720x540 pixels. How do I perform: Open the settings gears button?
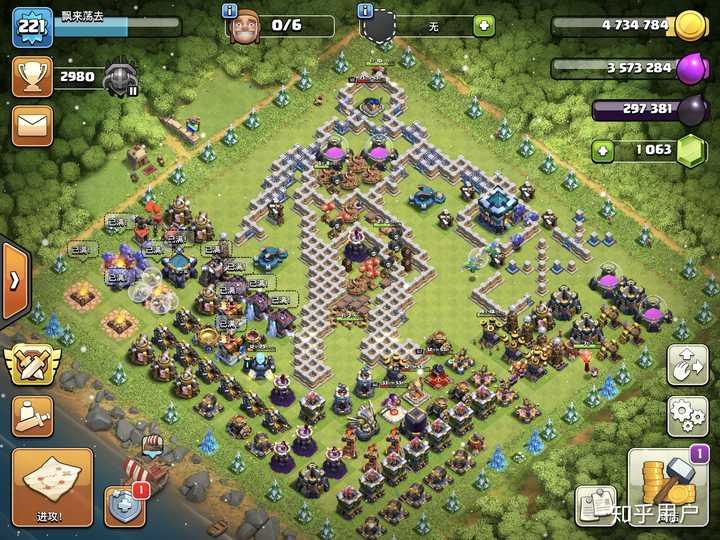[x=687, y=416]
